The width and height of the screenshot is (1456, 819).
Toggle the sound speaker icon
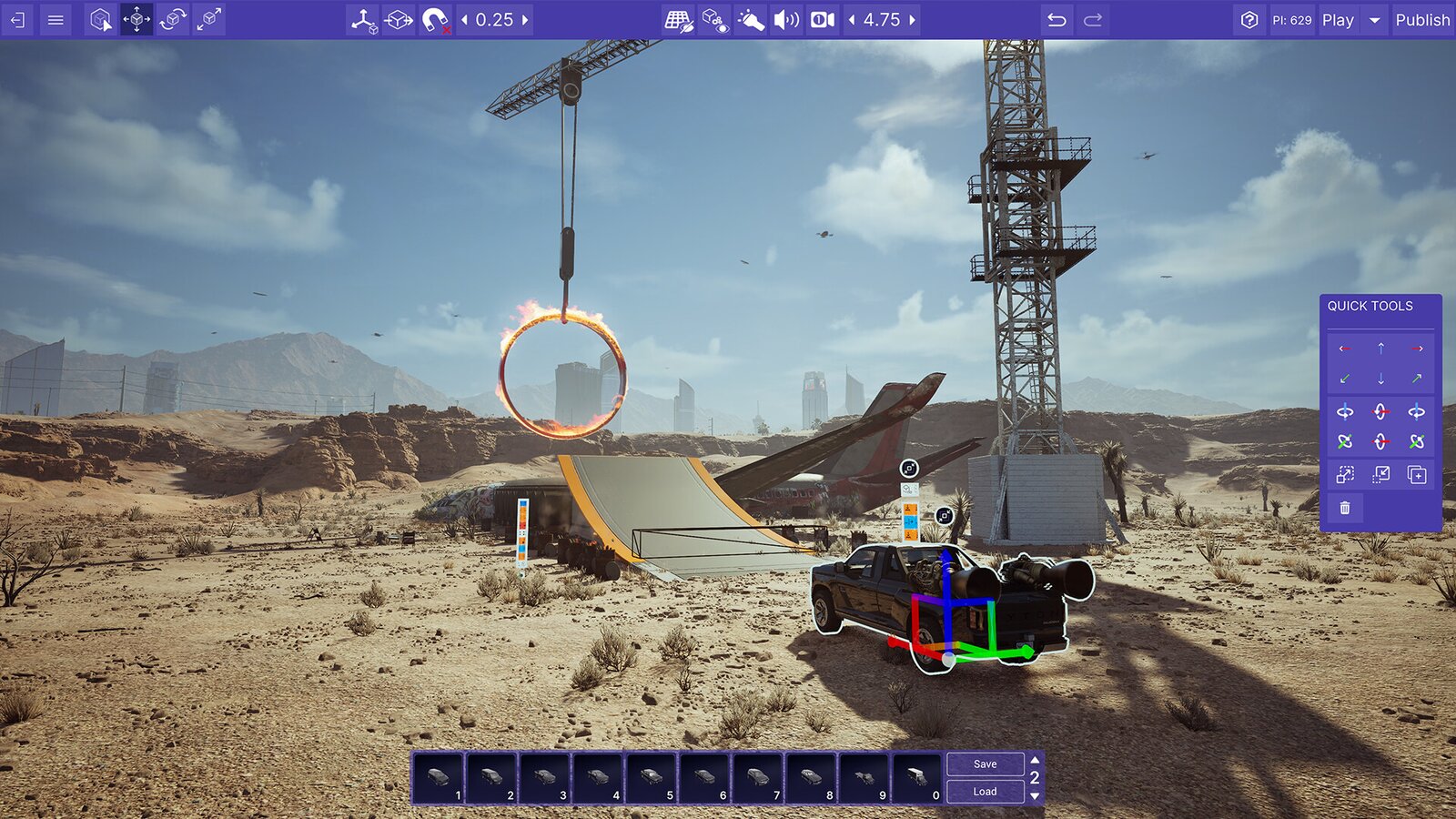tap(785, 19)
